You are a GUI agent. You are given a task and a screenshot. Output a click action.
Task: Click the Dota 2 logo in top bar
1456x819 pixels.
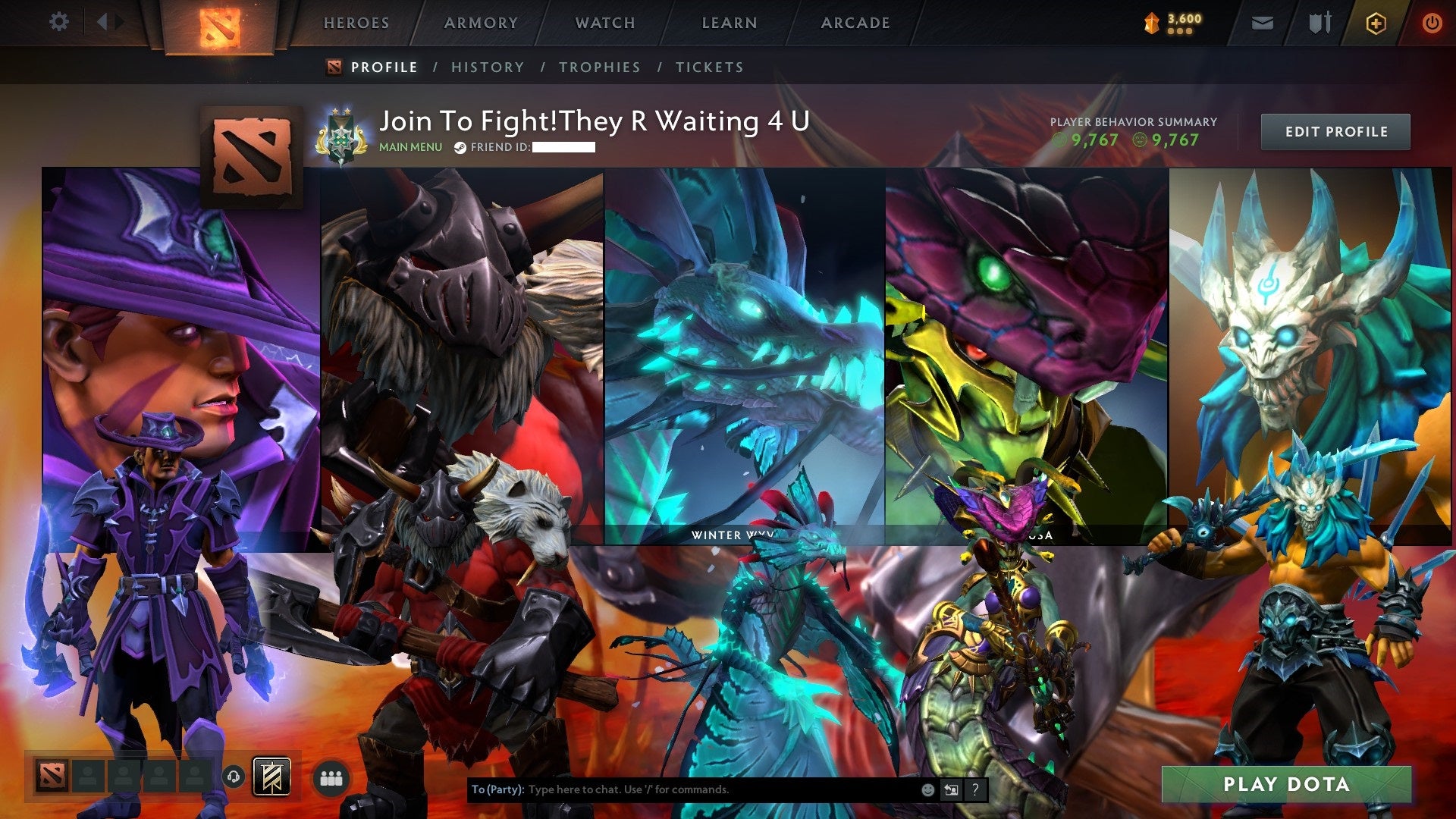point(220,24)
